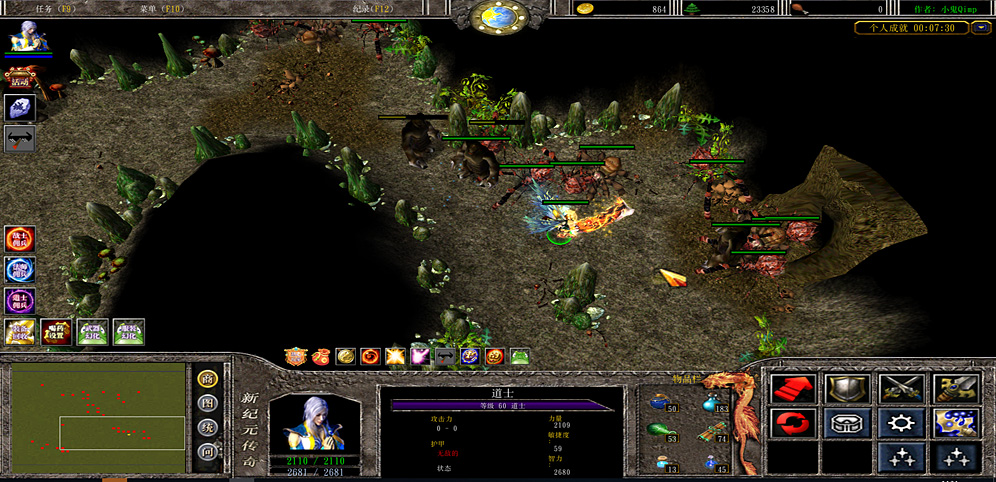Select the hero portrait icon in the top-left
Image resolution: width=996 pixels, height=482 pixels.
tap(22, 37)
